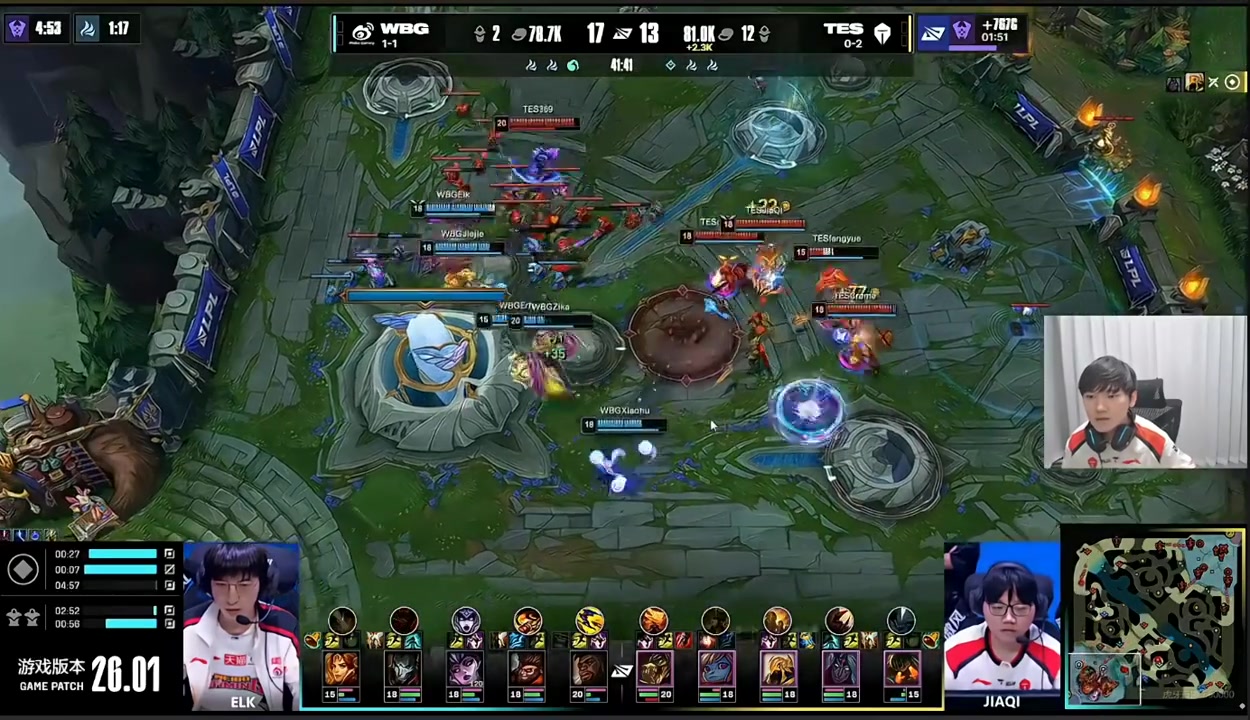Select the orange-haired champion portrait

(x=341, y=668)
